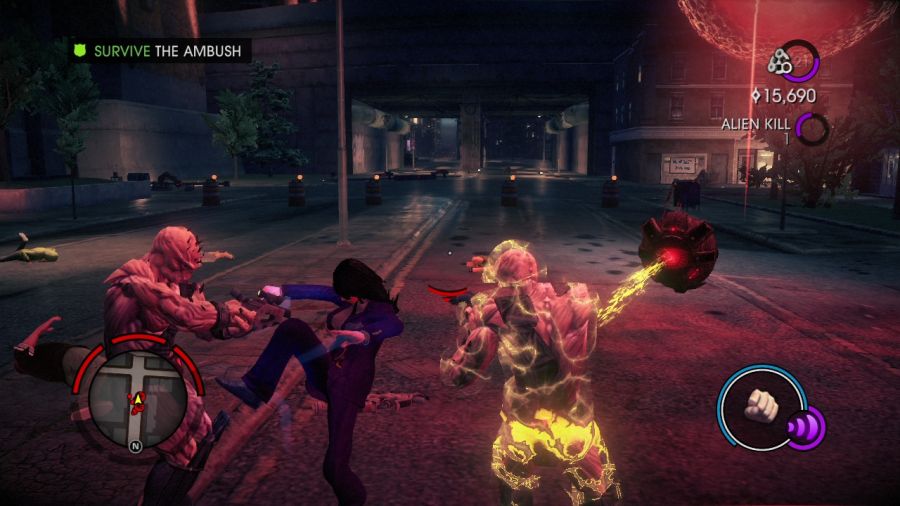Select the Alien Kill progress ring
Viewport: 900px width, 506px height.
(x=812, y=127)
